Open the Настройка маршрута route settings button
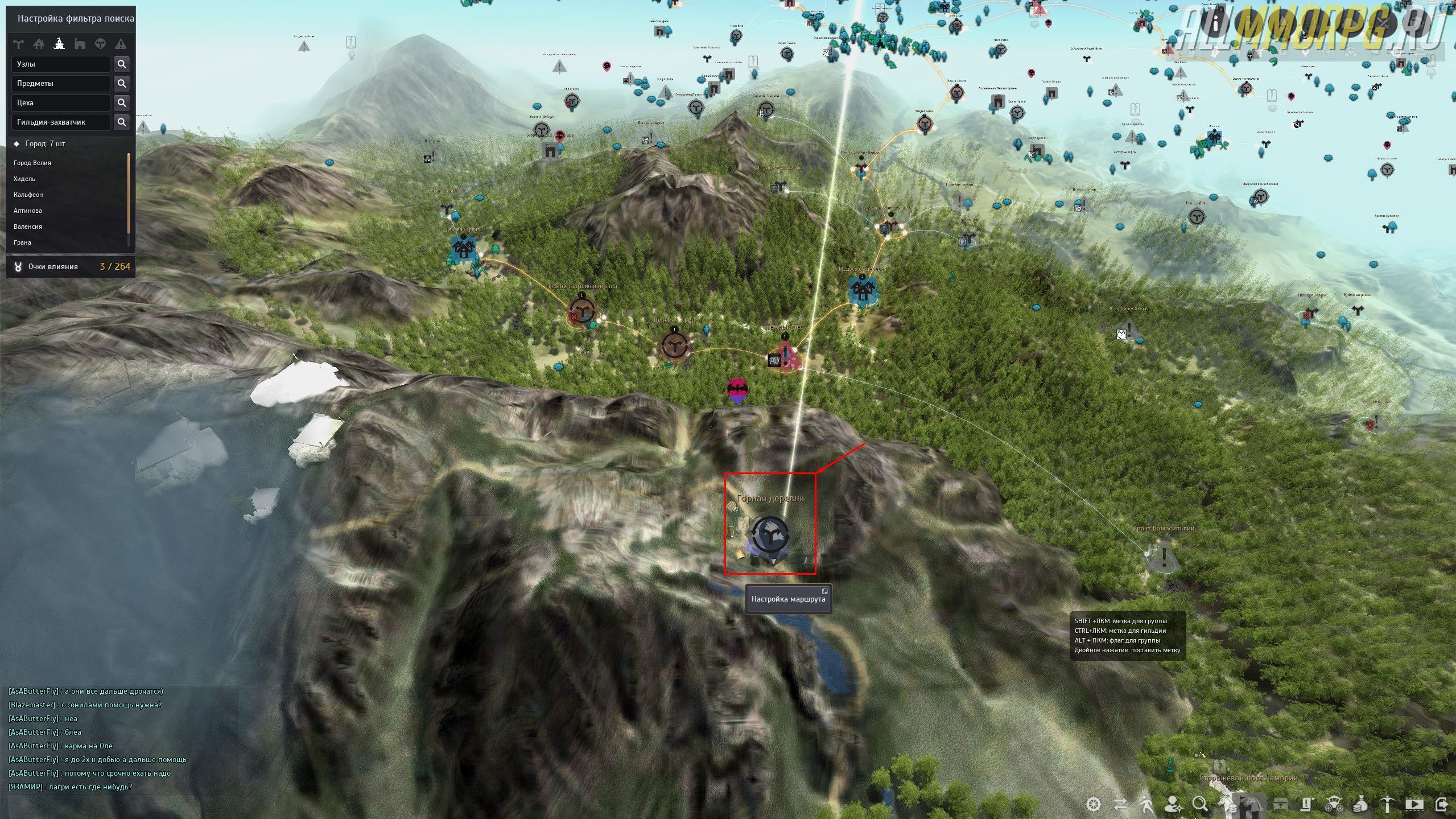The height and width of the screenshot is (819, 1456). [788, 599]
